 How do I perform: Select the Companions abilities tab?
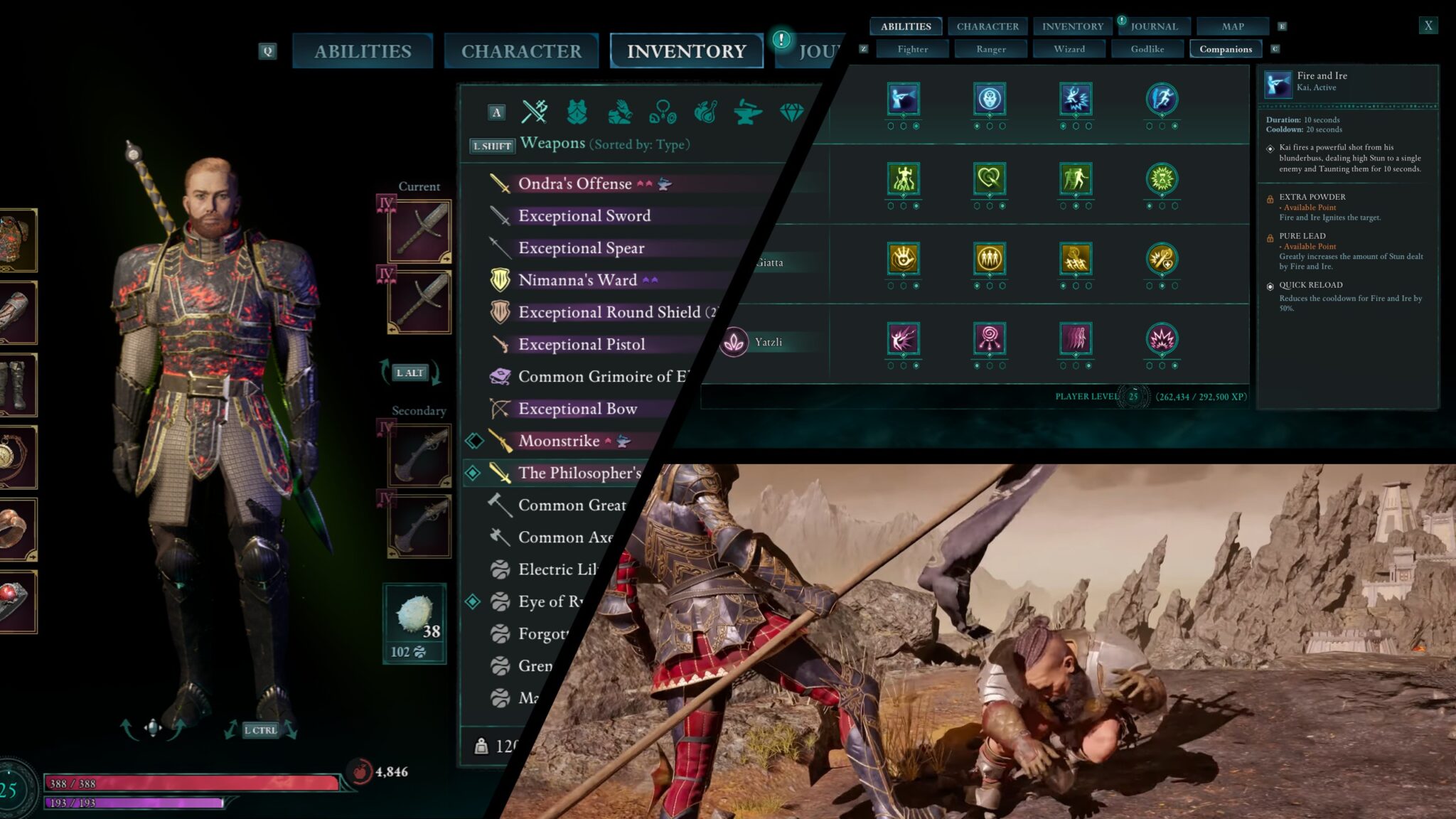click(x=1225, y=49)
